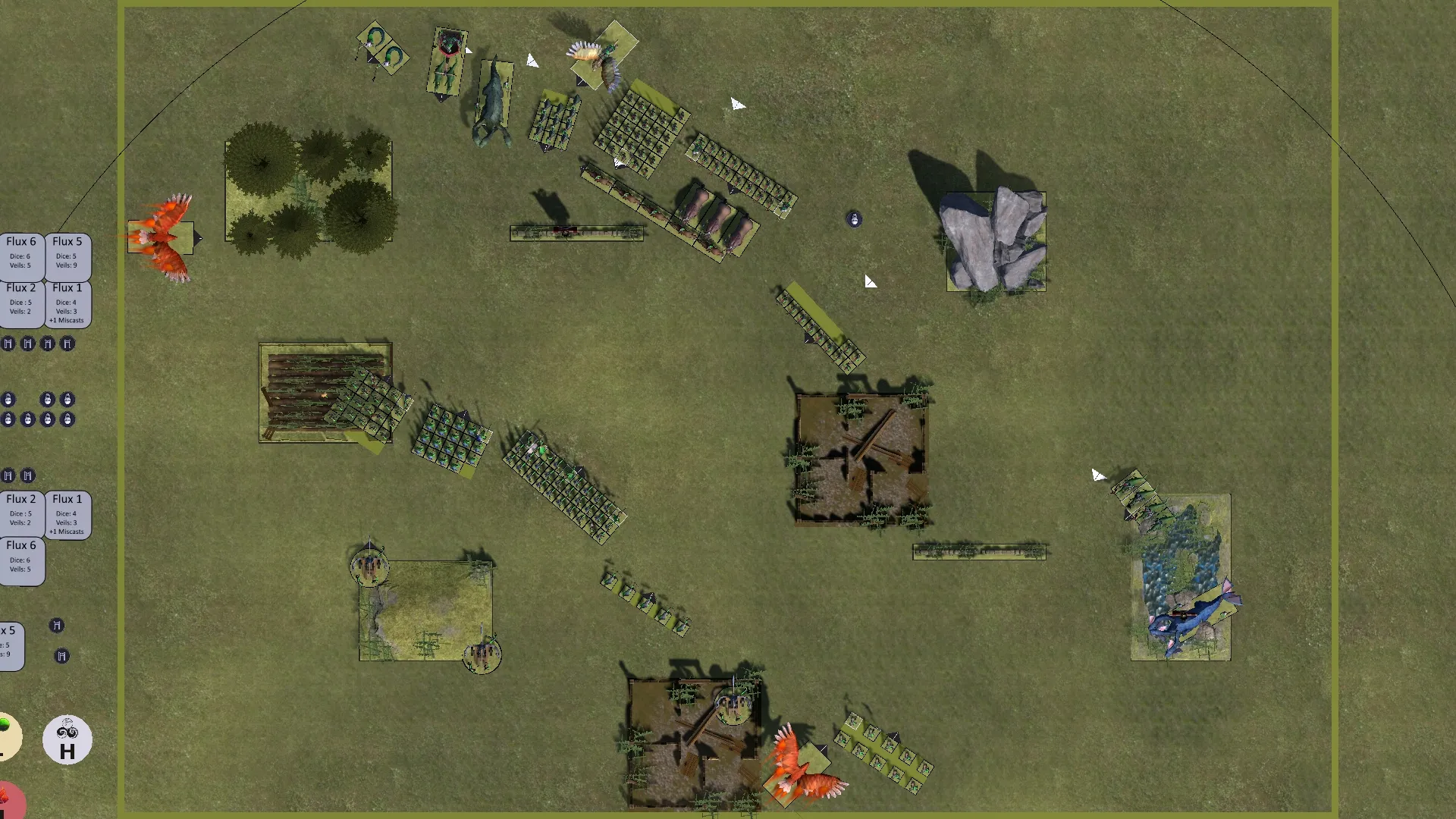The height and width of the screenshot is (819, 1456).
Task: Select the Flux 6 card beside Flux 5
Action: (21, 254)
